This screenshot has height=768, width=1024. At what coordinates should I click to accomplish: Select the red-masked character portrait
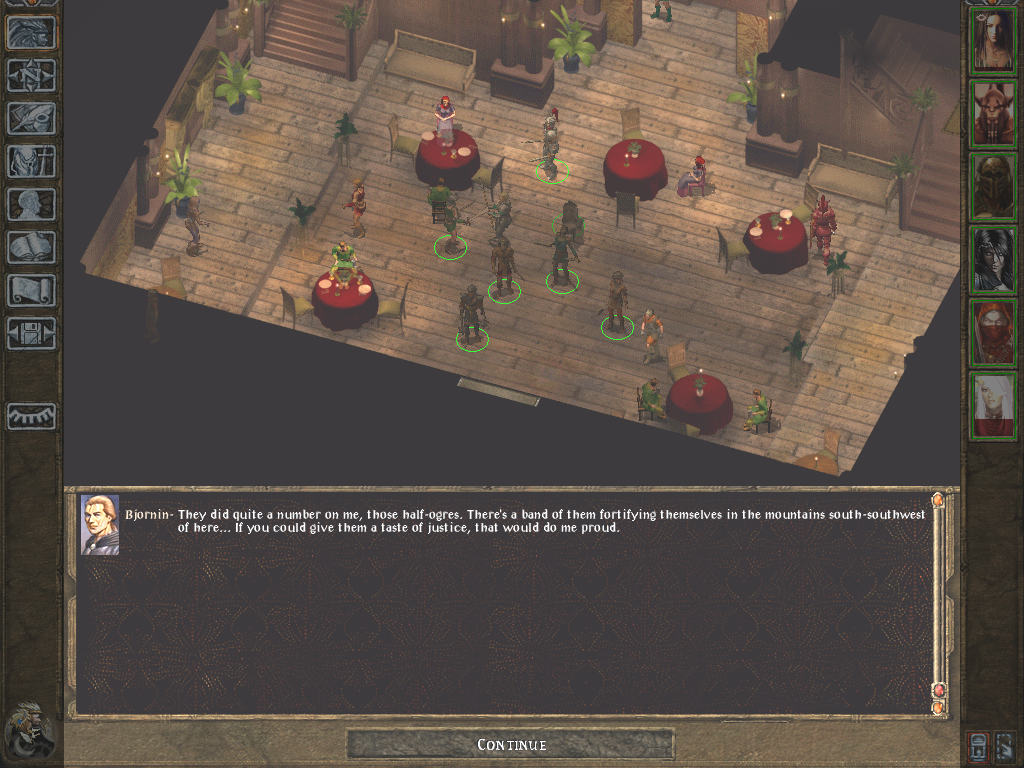pos(993,332)
